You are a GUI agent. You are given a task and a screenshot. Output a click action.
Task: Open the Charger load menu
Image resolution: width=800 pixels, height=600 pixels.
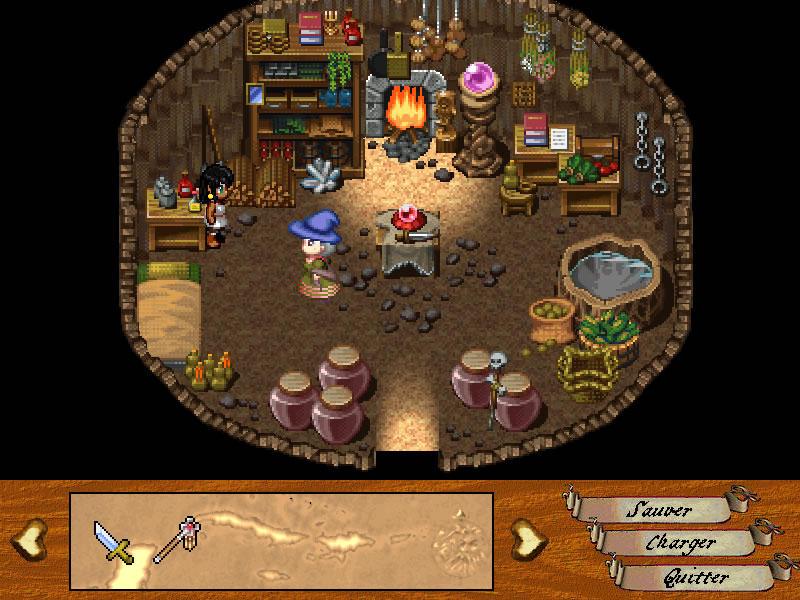point(680,543)
